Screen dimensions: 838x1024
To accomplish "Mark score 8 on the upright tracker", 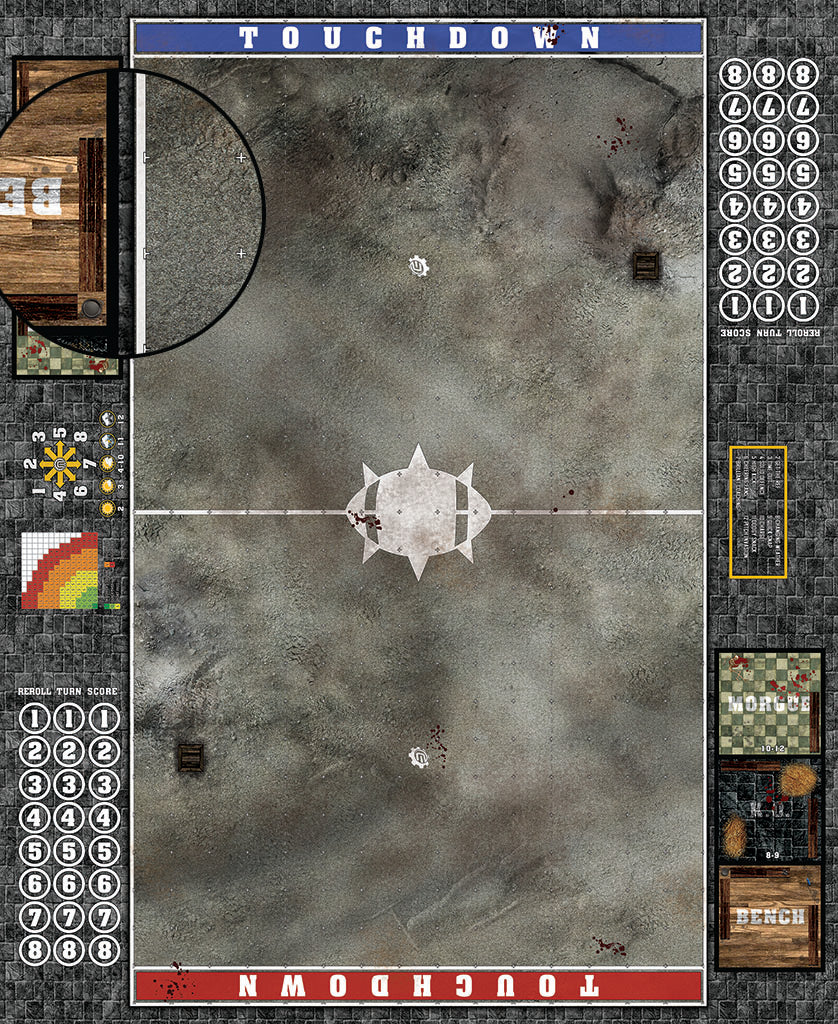I will [x=103, y=950].
